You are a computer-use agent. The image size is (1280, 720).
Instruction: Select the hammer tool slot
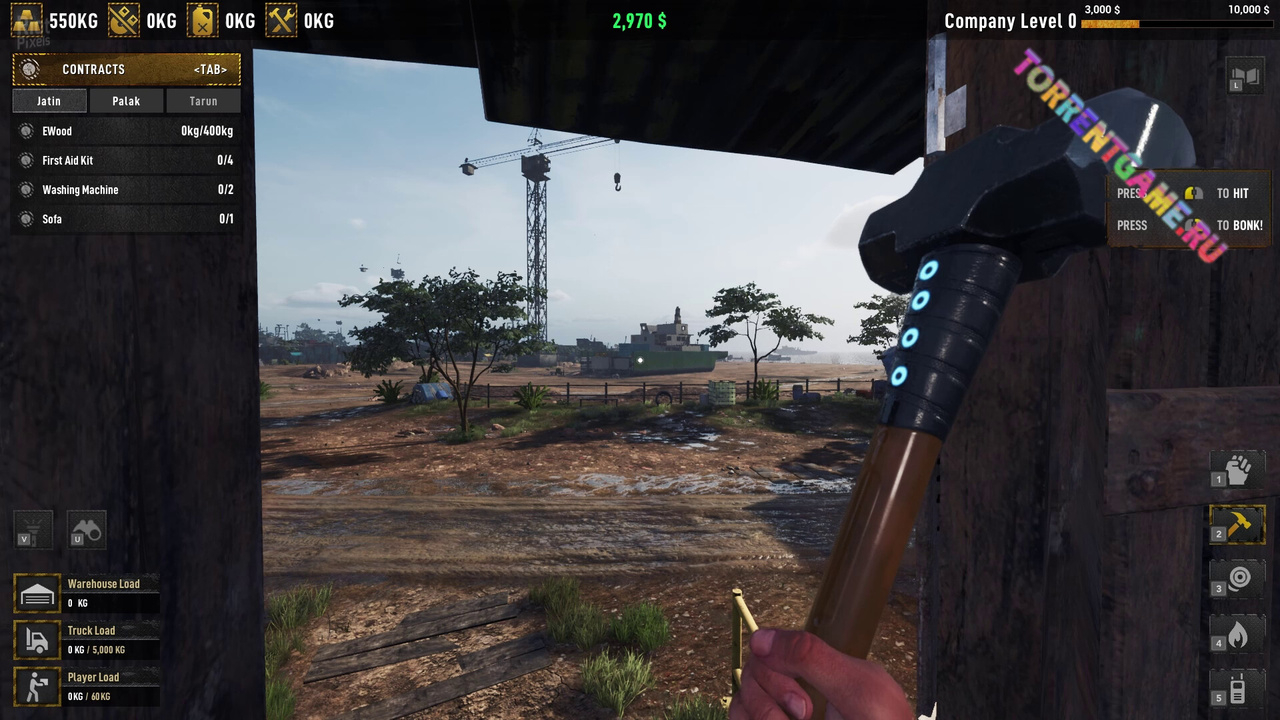point(1238,524)
